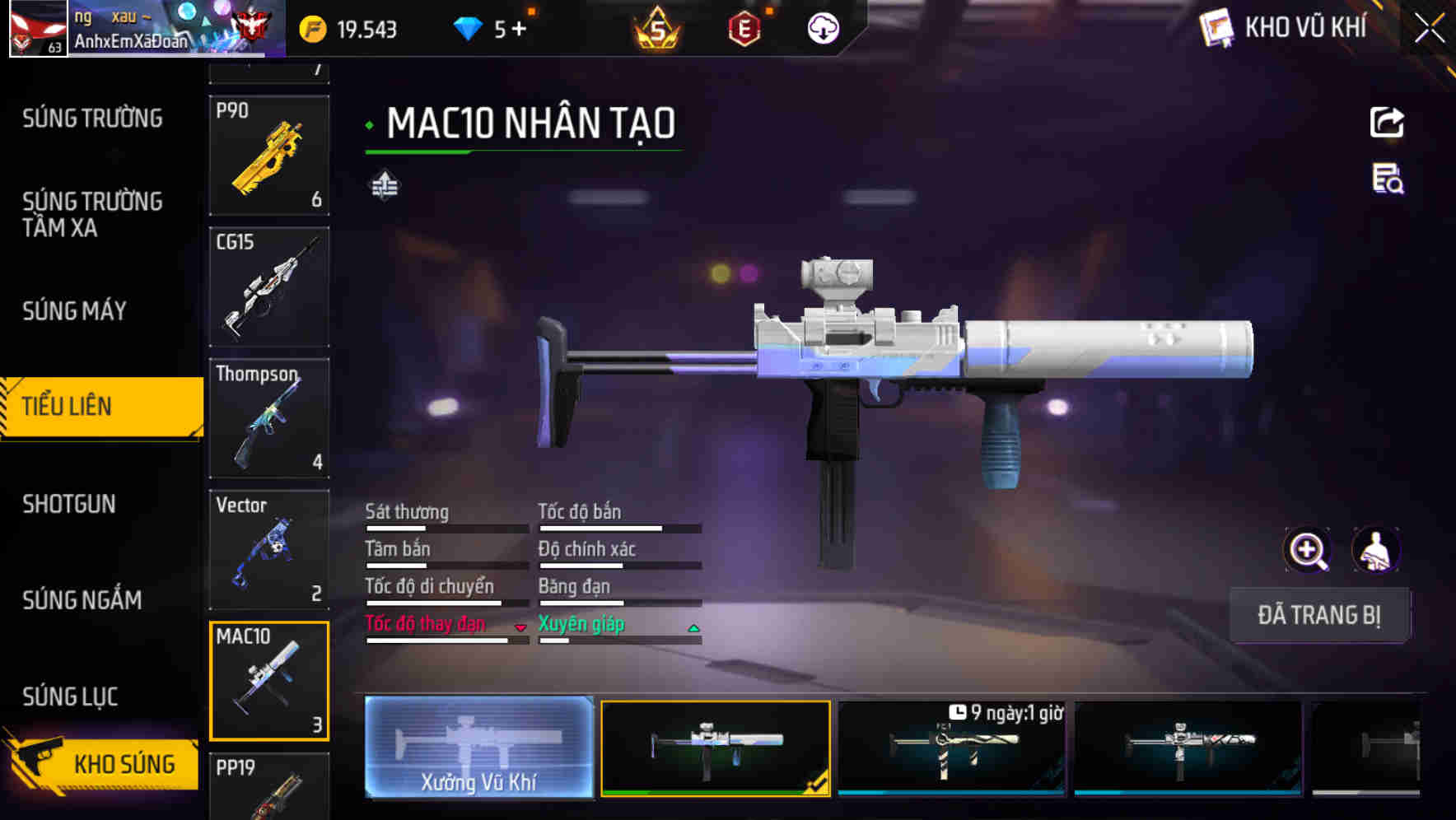Select the Vector weapon slot

tap(269, 549)
